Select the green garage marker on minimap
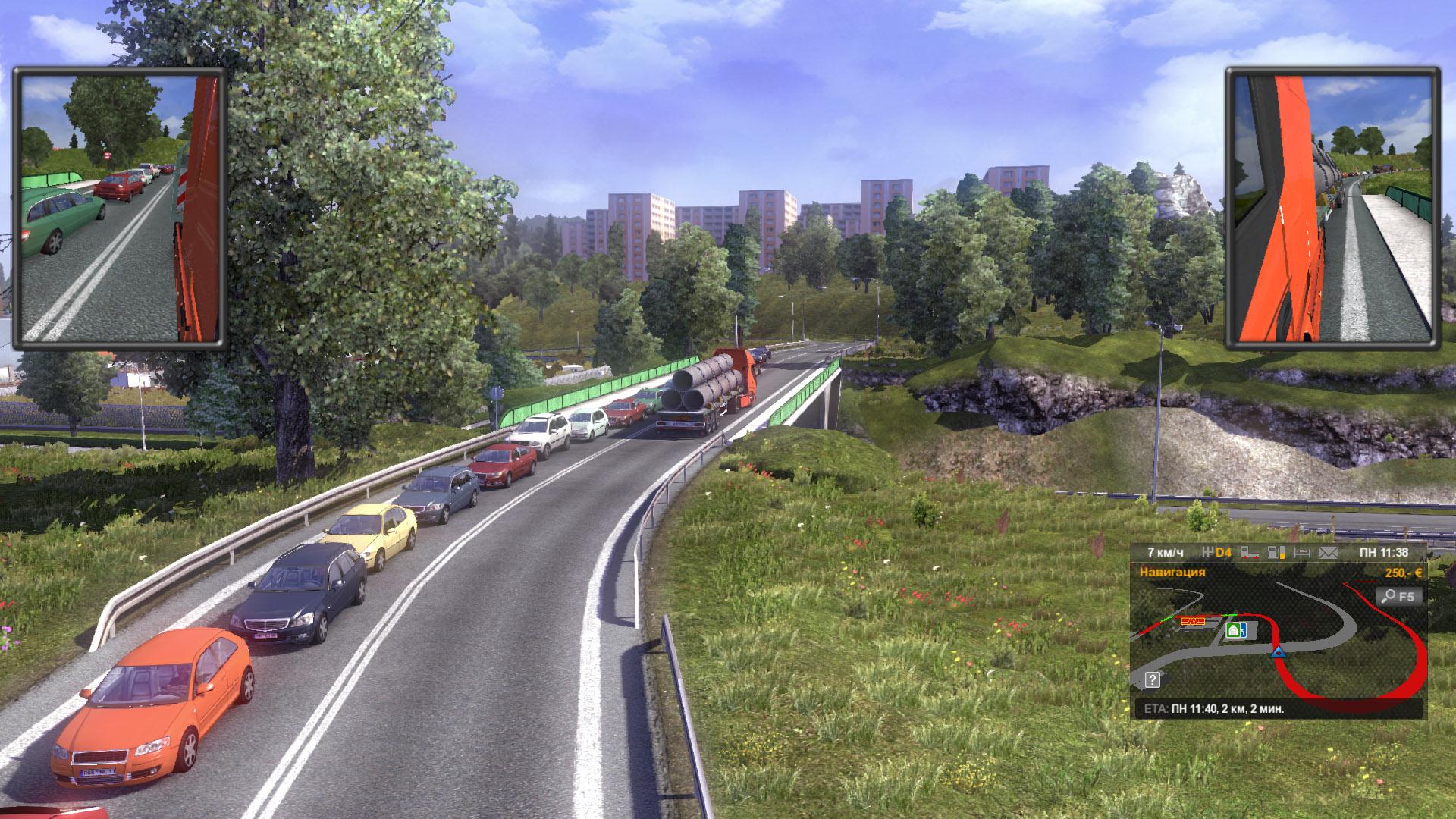Image resolution: width=1456 pixels, height=819 pixels. pos(1234,629)
